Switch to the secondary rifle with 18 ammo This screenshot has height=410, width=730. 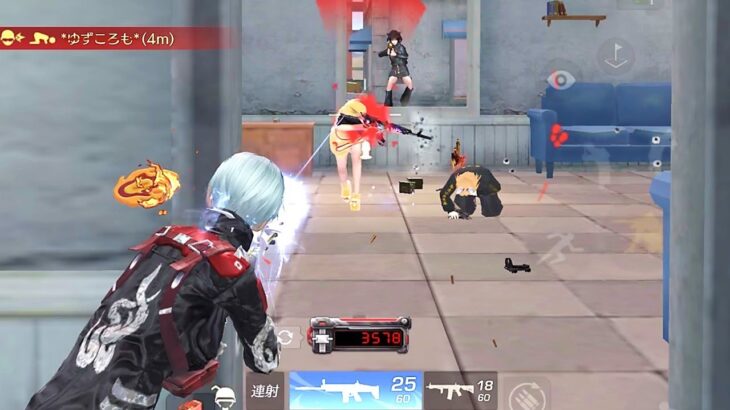point(460,390)
